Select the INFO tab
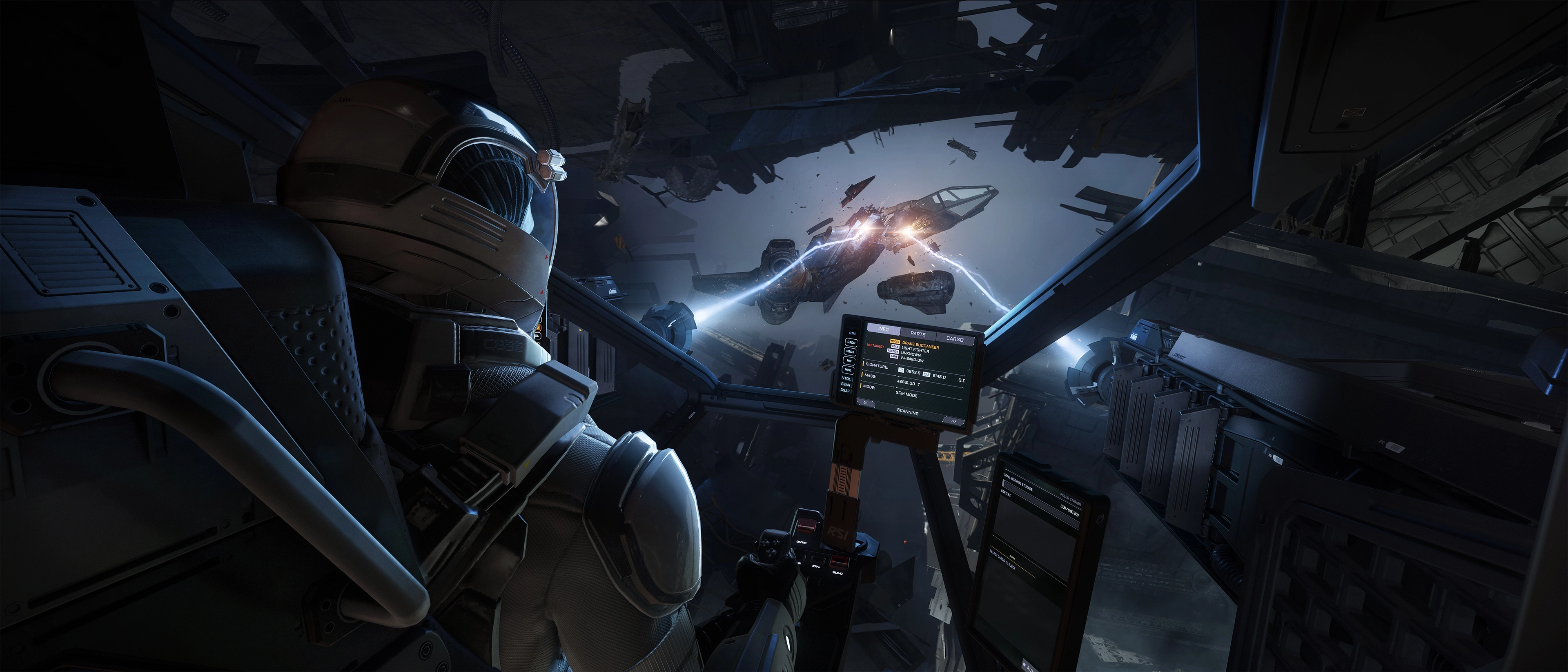Screen dimensions: 1568x672 tap(882, 329)
